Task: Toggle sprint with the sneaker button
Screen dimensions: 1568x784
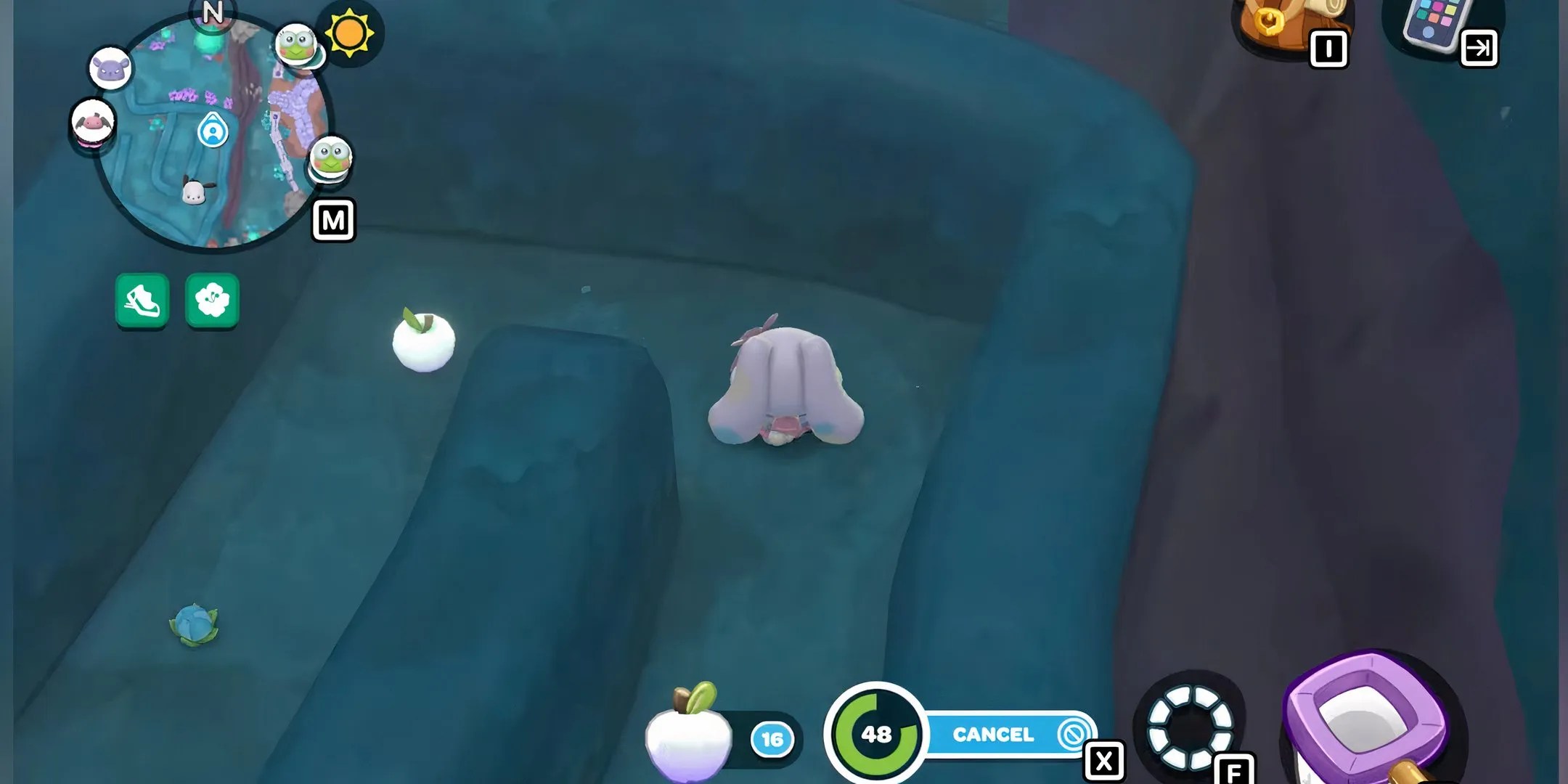Action: click(142, 299)
